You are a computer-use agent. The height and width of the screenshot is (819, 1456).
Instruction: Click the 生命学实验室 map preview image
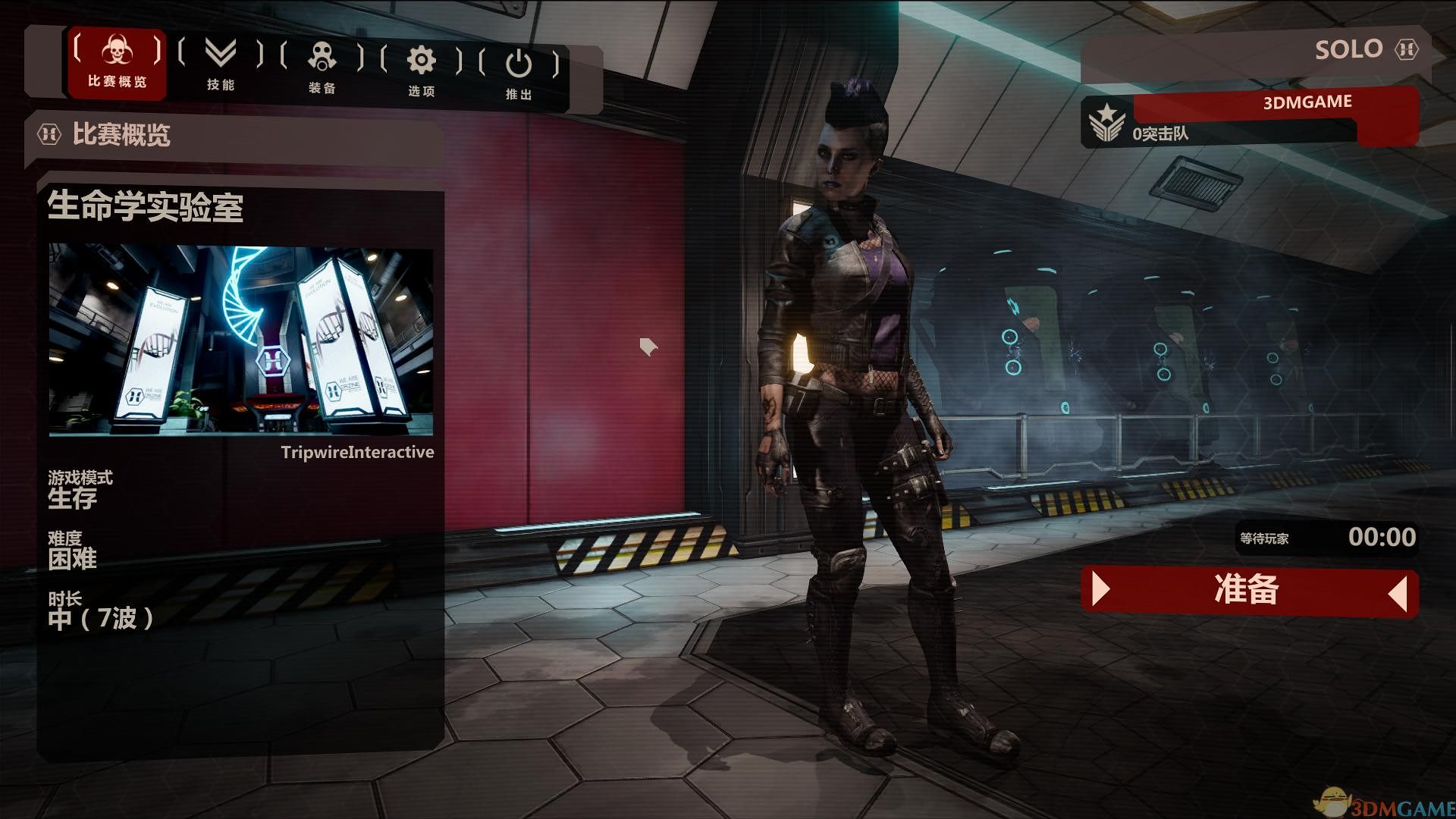pyautogui.click(x=241, y=340)
